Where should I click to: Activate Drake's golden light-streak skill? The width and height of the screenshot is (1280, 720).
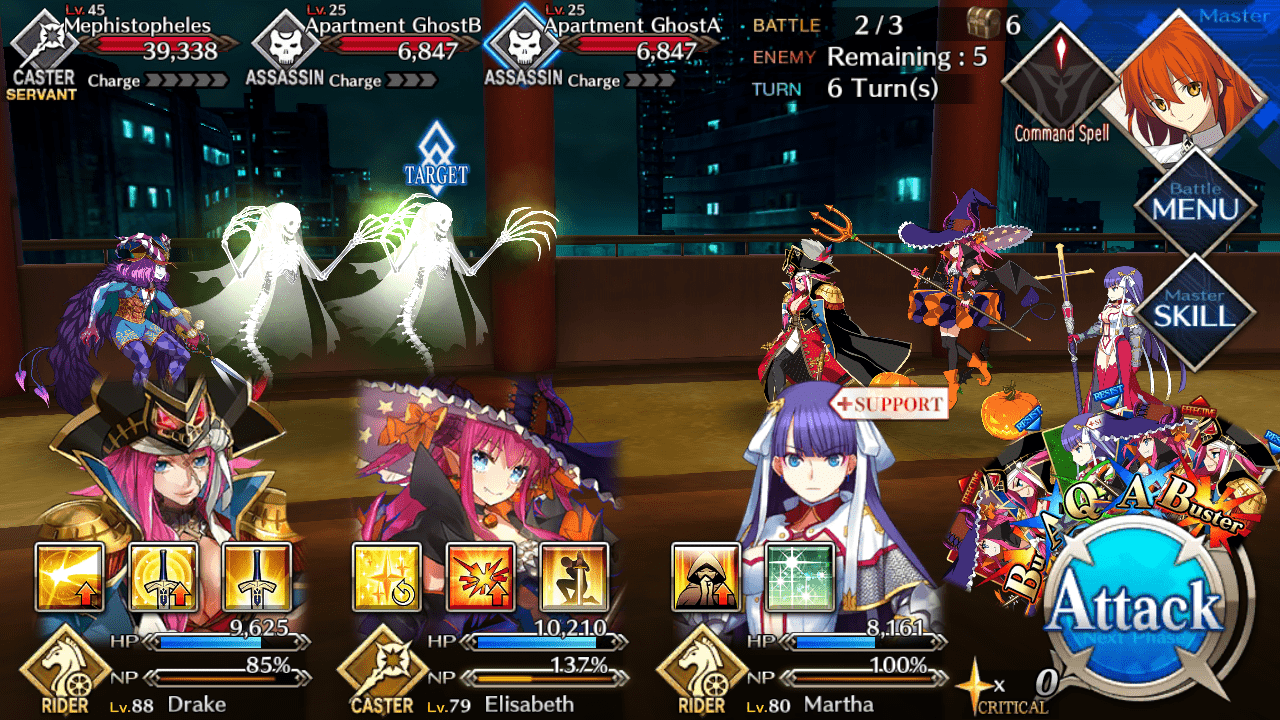(70, 578)
